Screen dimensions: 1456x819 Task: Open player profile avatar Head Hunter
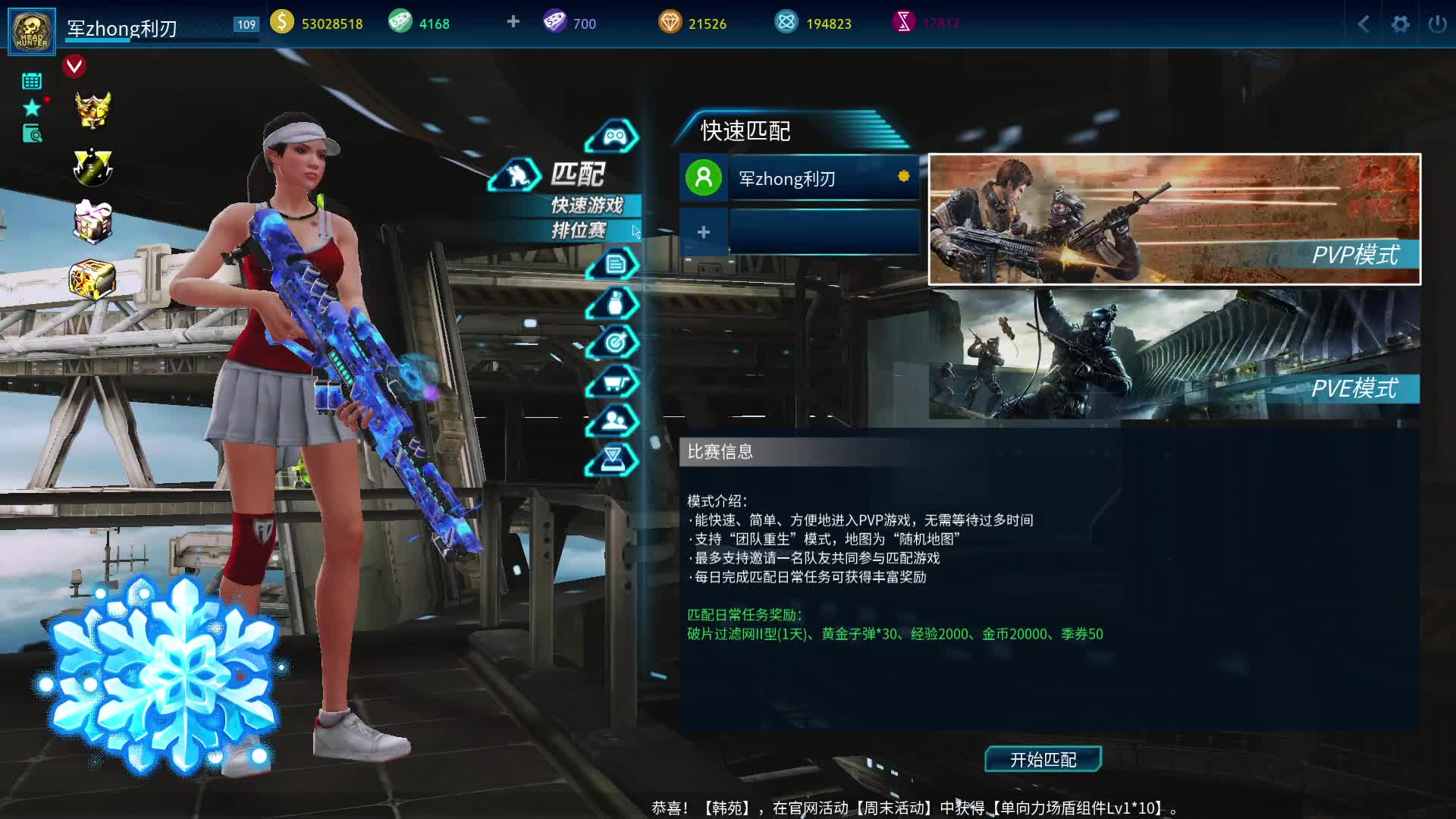(32, 31)
